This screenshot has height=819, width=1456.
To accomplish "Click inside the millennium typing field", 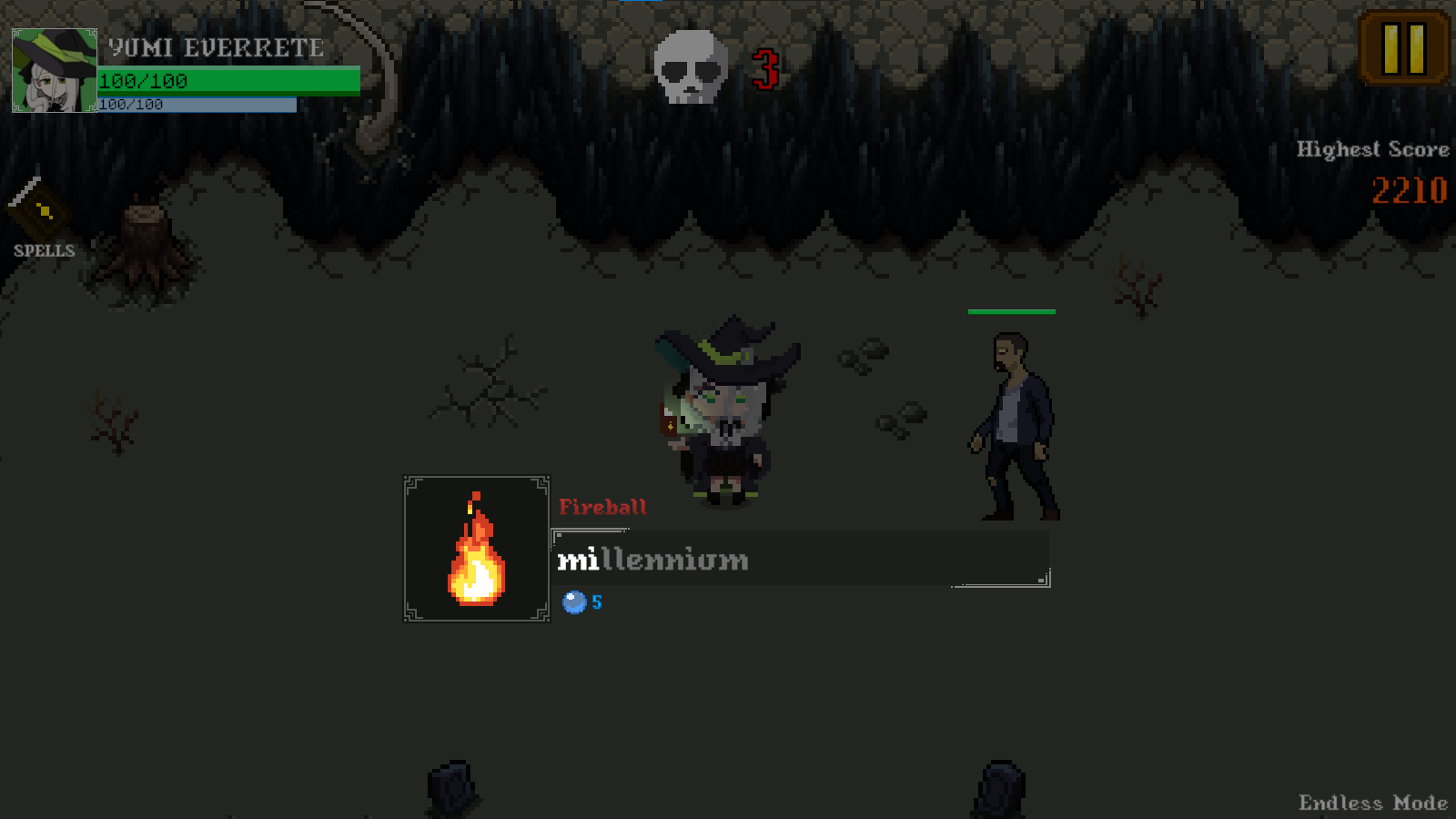I will (801, 559).
